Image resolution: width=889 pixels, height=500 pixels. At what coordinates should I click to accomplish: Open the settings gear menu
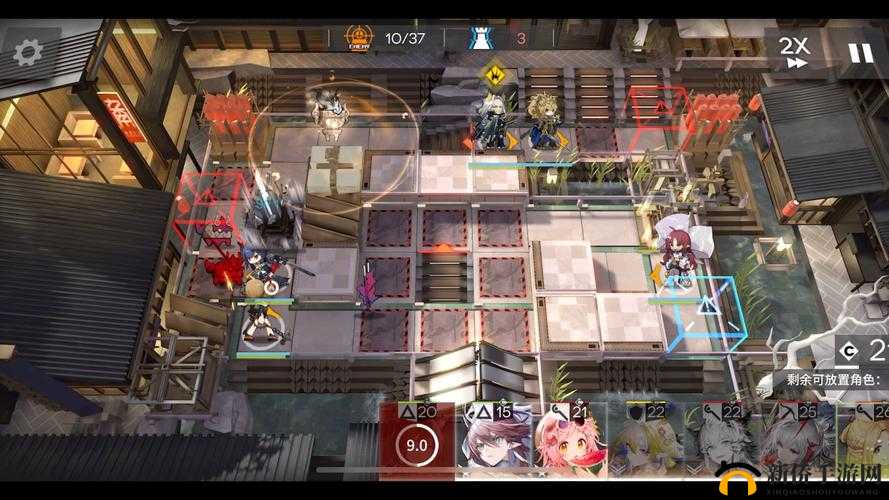pos(27,53)
